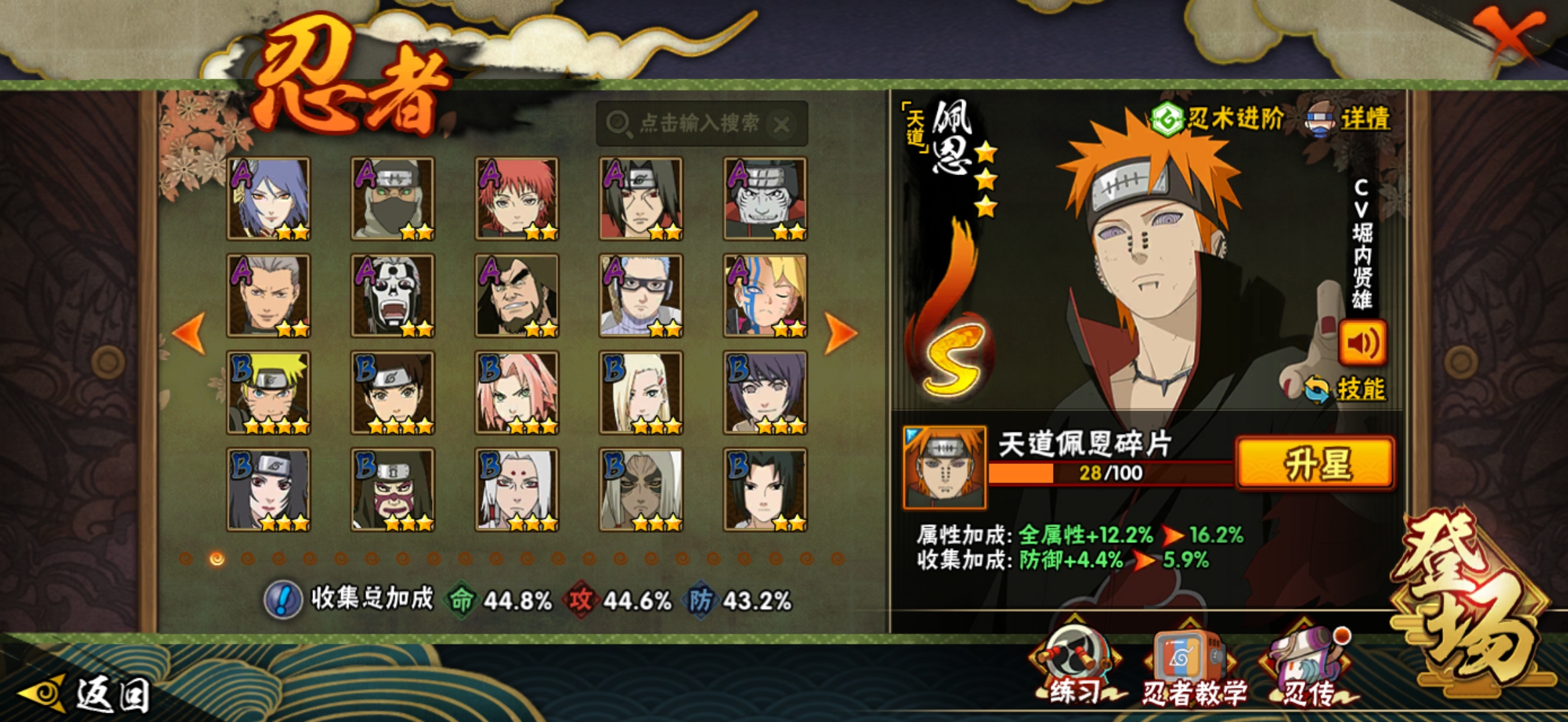This screenshot has width=1568, height=722.
Task: Tap the 升星 star upgrade button
Action: click(x=1315, y=464)
